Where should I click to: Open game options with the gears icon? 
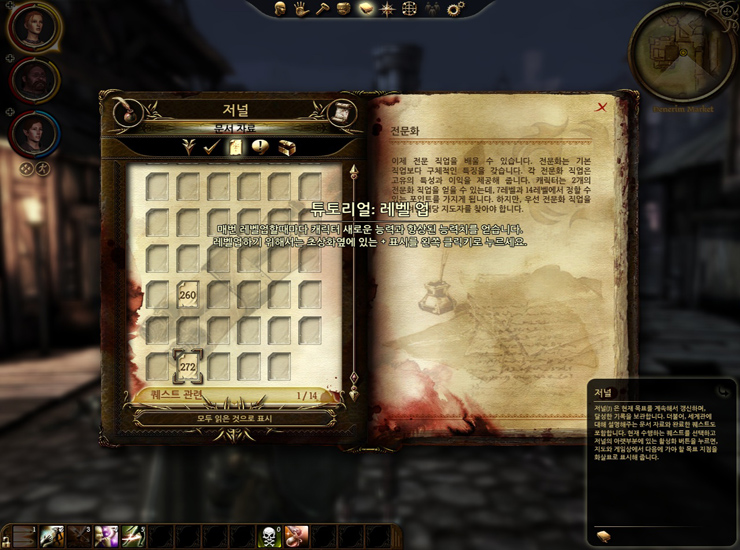click(456, 9)
